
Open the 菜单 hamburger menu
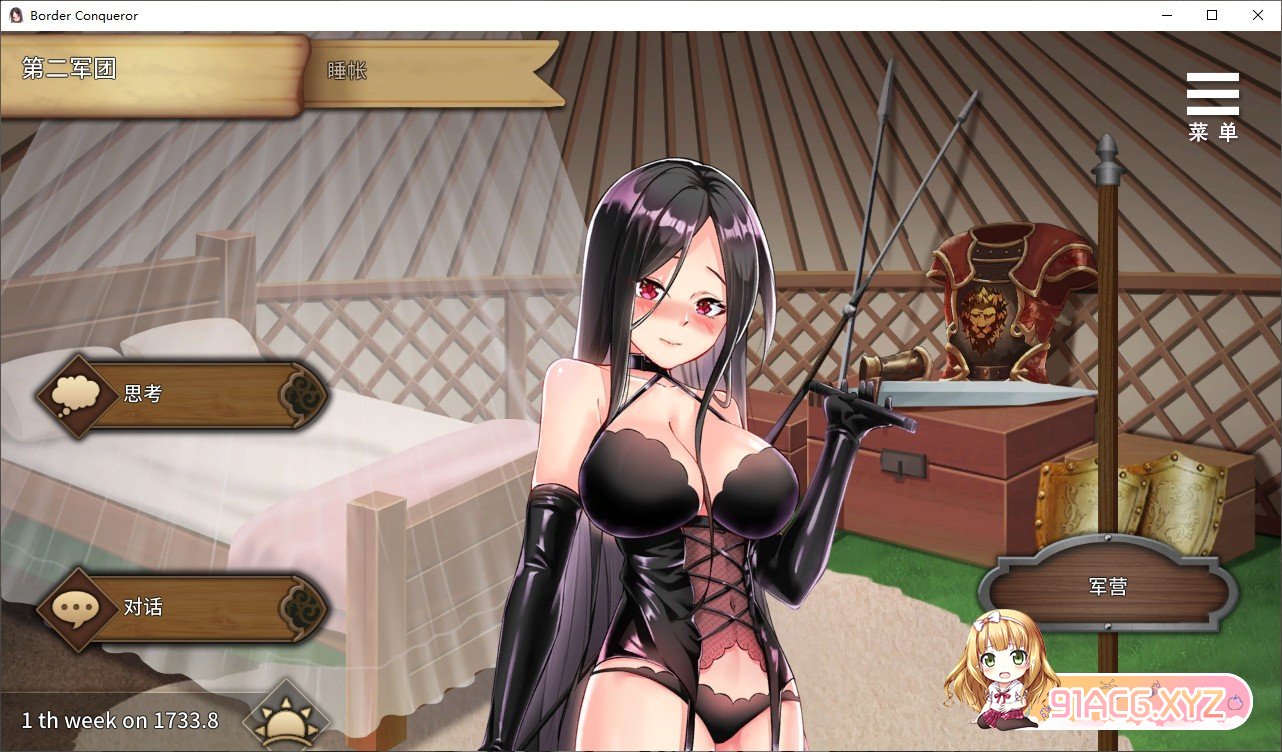click(1212, 105)
